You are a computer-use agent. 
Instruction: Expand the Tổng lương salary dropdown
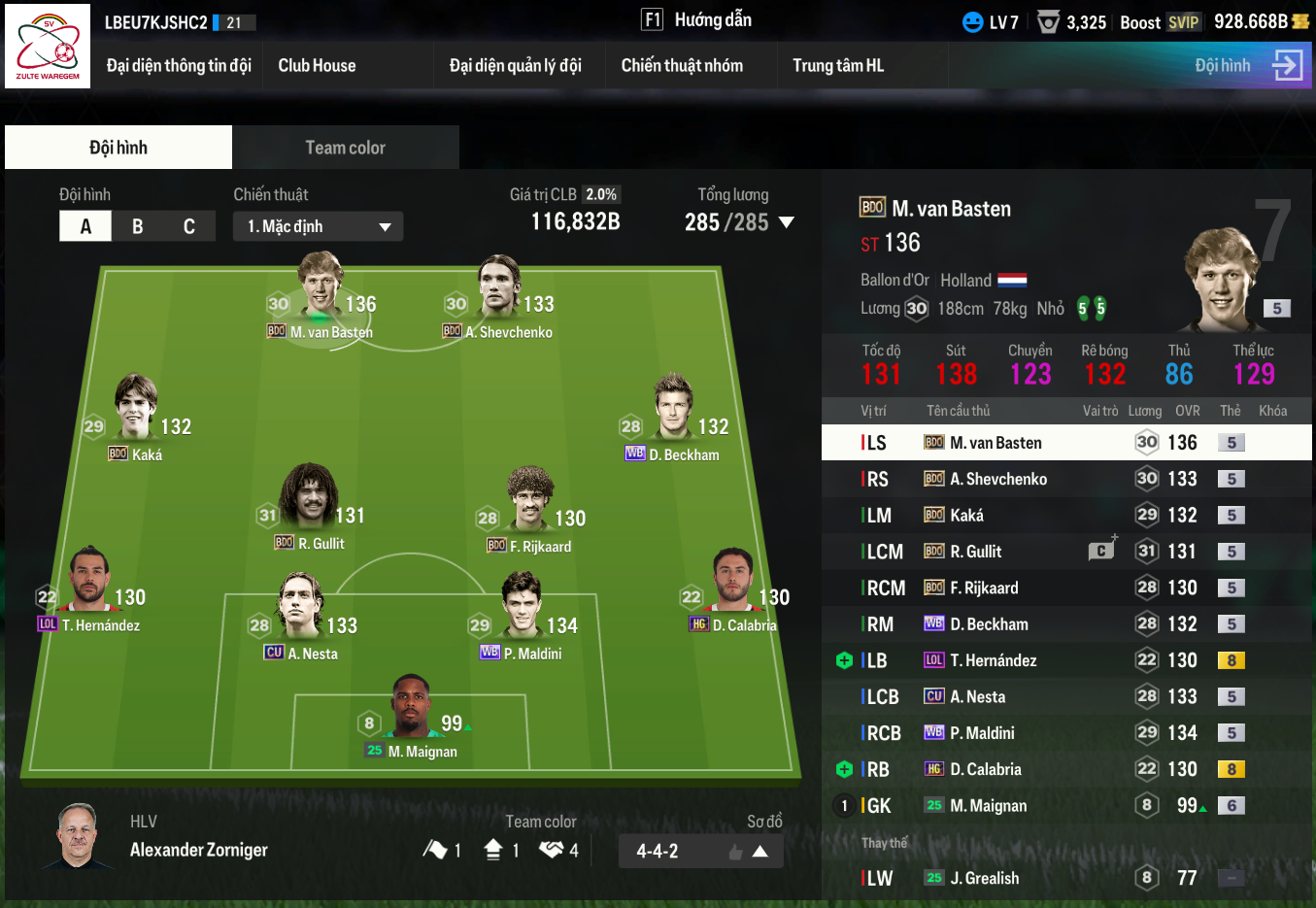click(787, 222)
